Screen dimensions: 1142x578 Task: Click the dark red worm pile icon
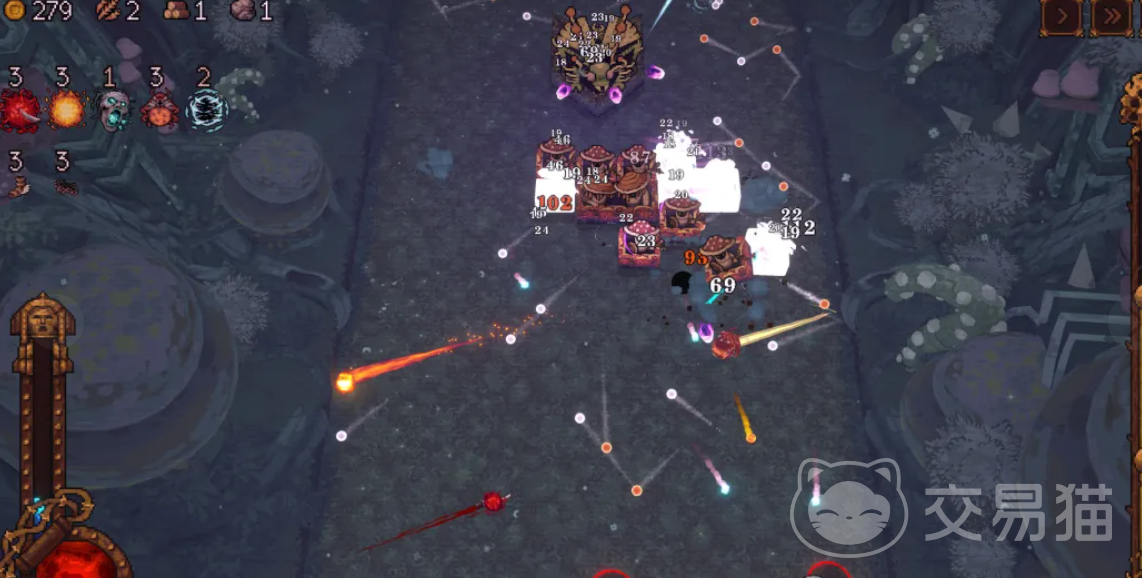pyautogui.click(x=64, y=186)
